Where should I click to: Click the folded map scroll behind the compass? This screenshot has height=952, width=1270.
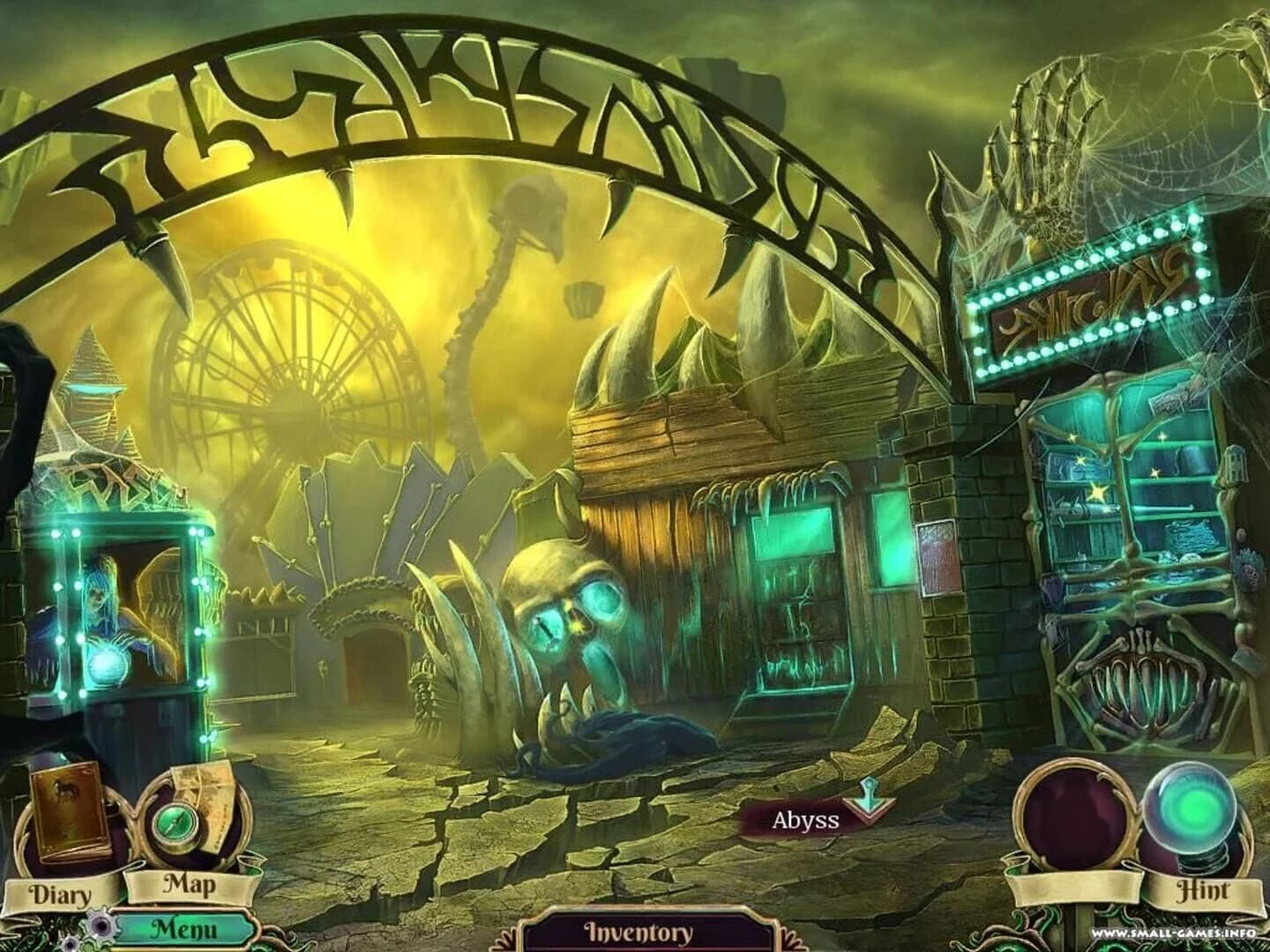(212, 789)
